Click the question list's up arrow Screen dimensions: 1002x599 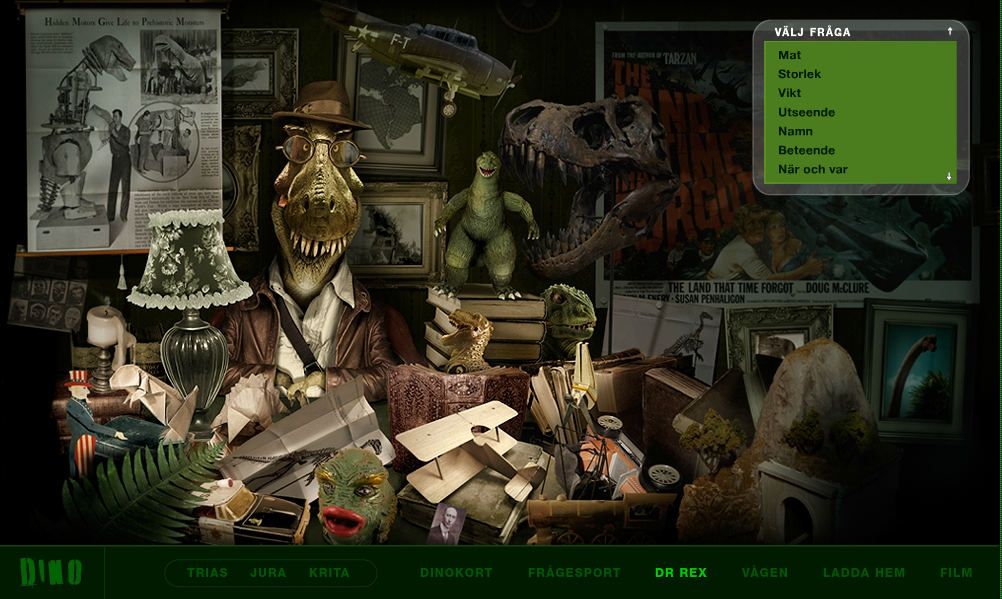tap(950, 32)
